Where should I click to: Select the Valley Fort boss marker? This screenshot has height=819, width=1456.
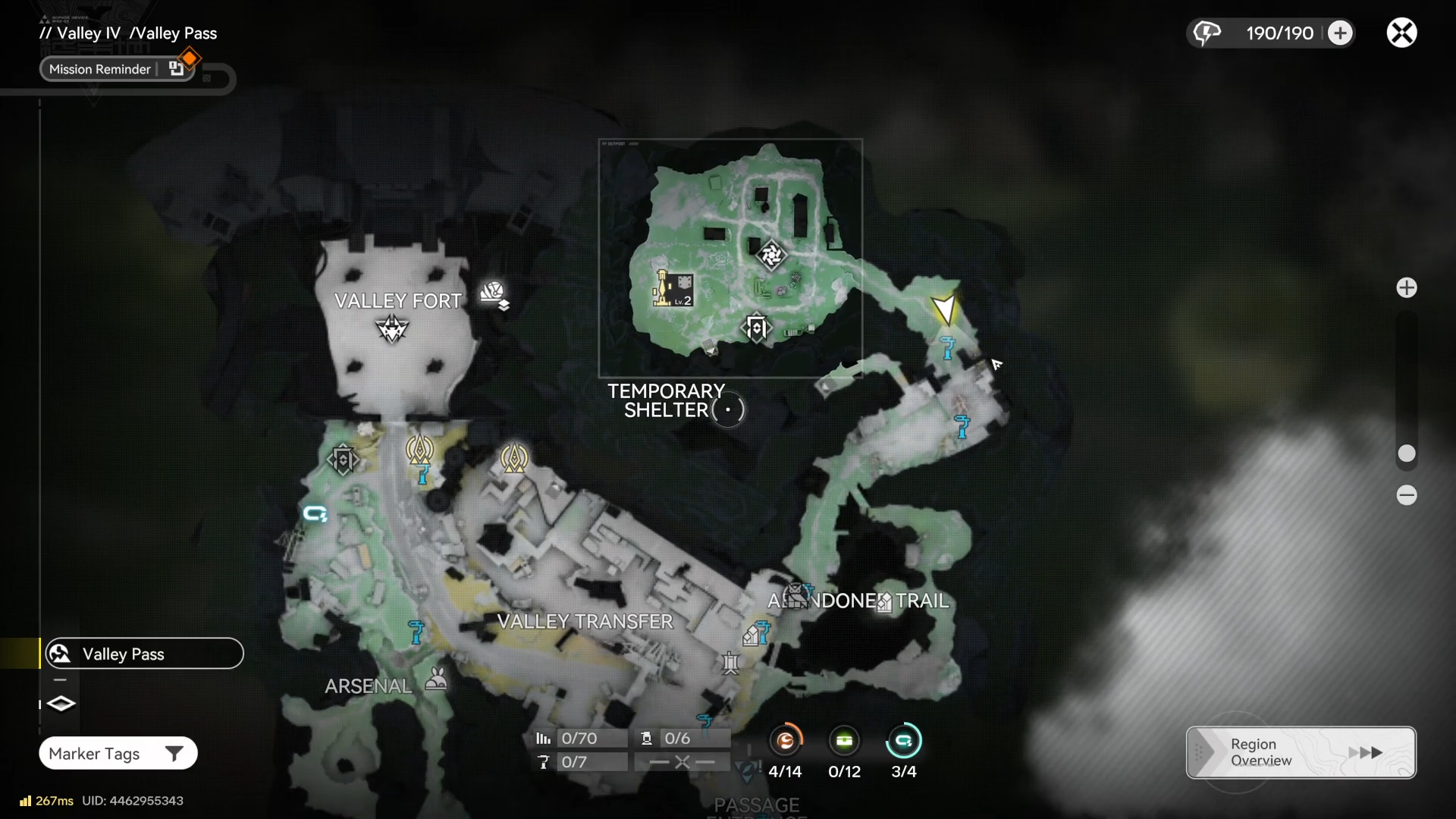click(x=392, y=329)
